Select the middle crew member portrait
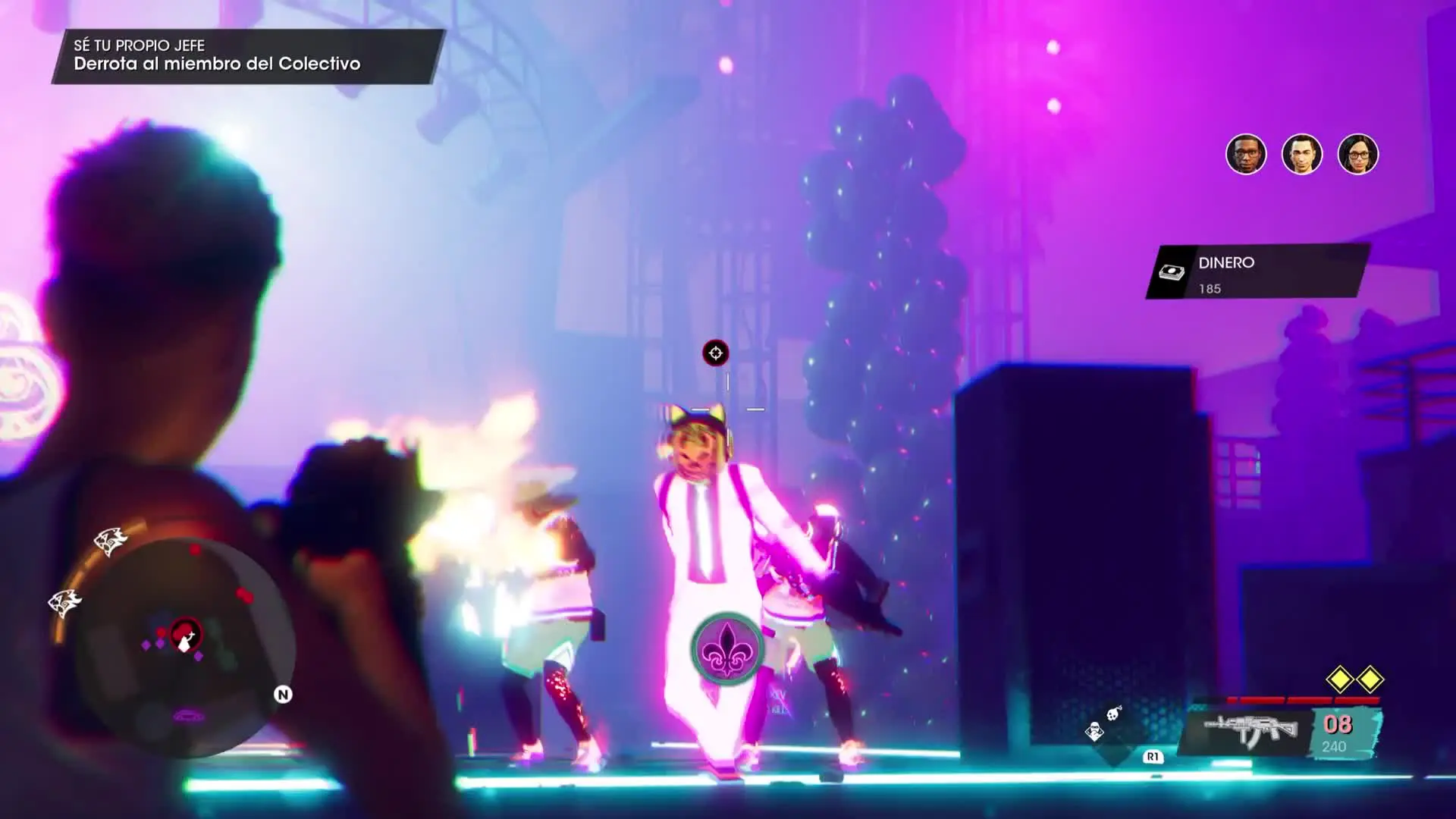1456x819 pixels. [x=1302, y=155]
